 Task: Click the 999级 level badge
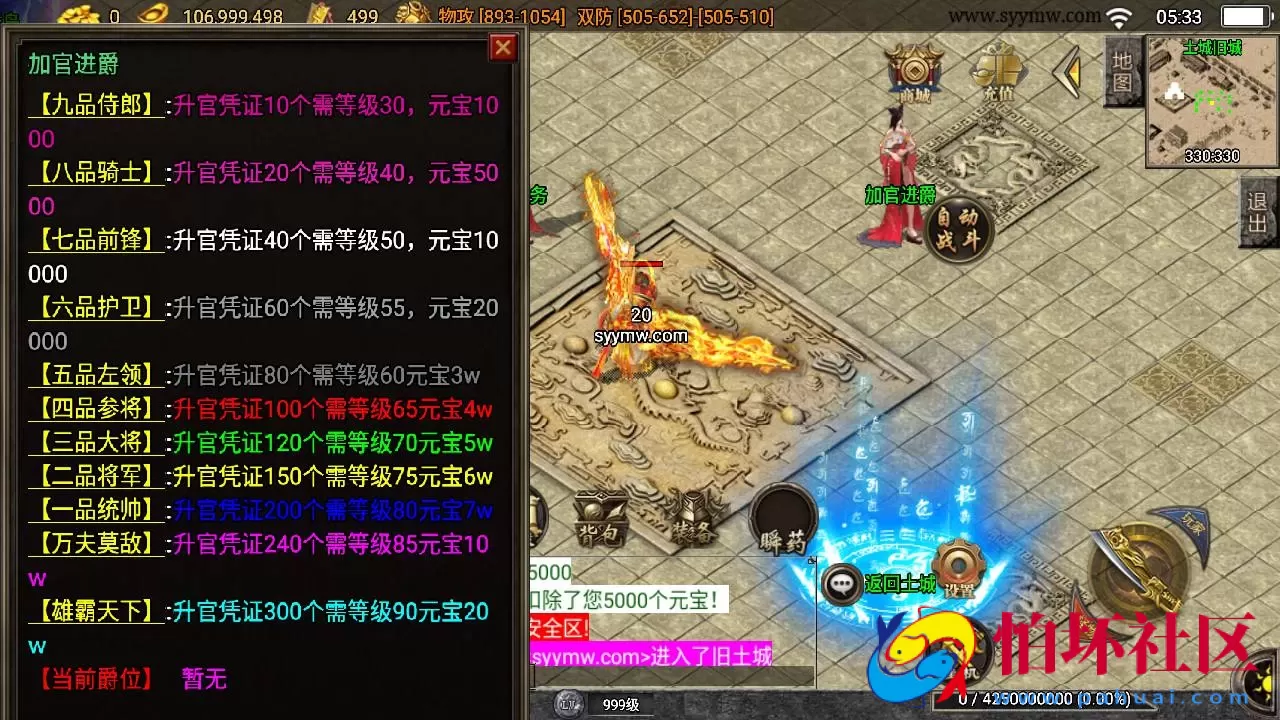(620, 704)
